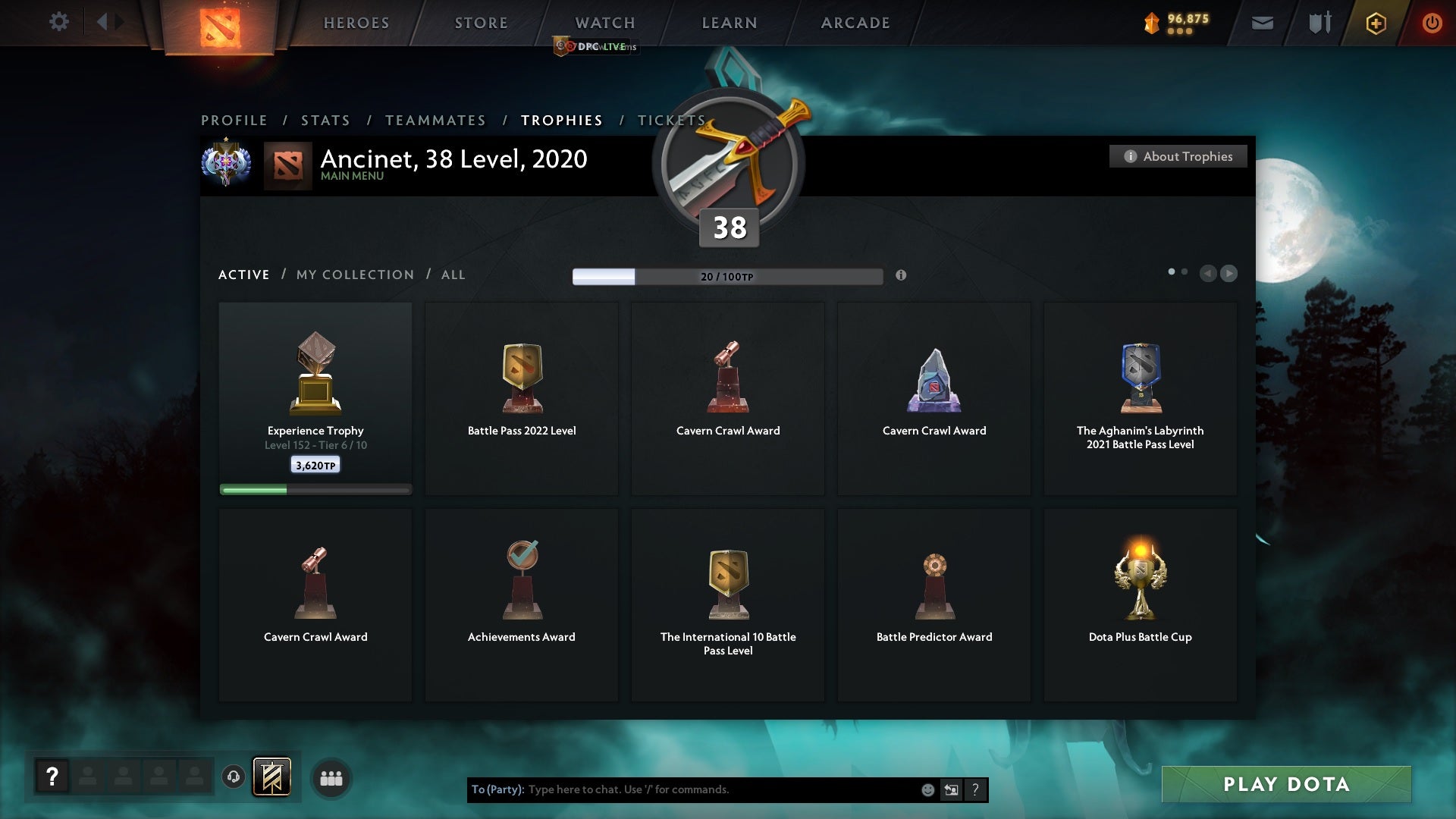Expand the trophy points info icon
Viewport: 1456px width, 819px height.
pos(902,276)
